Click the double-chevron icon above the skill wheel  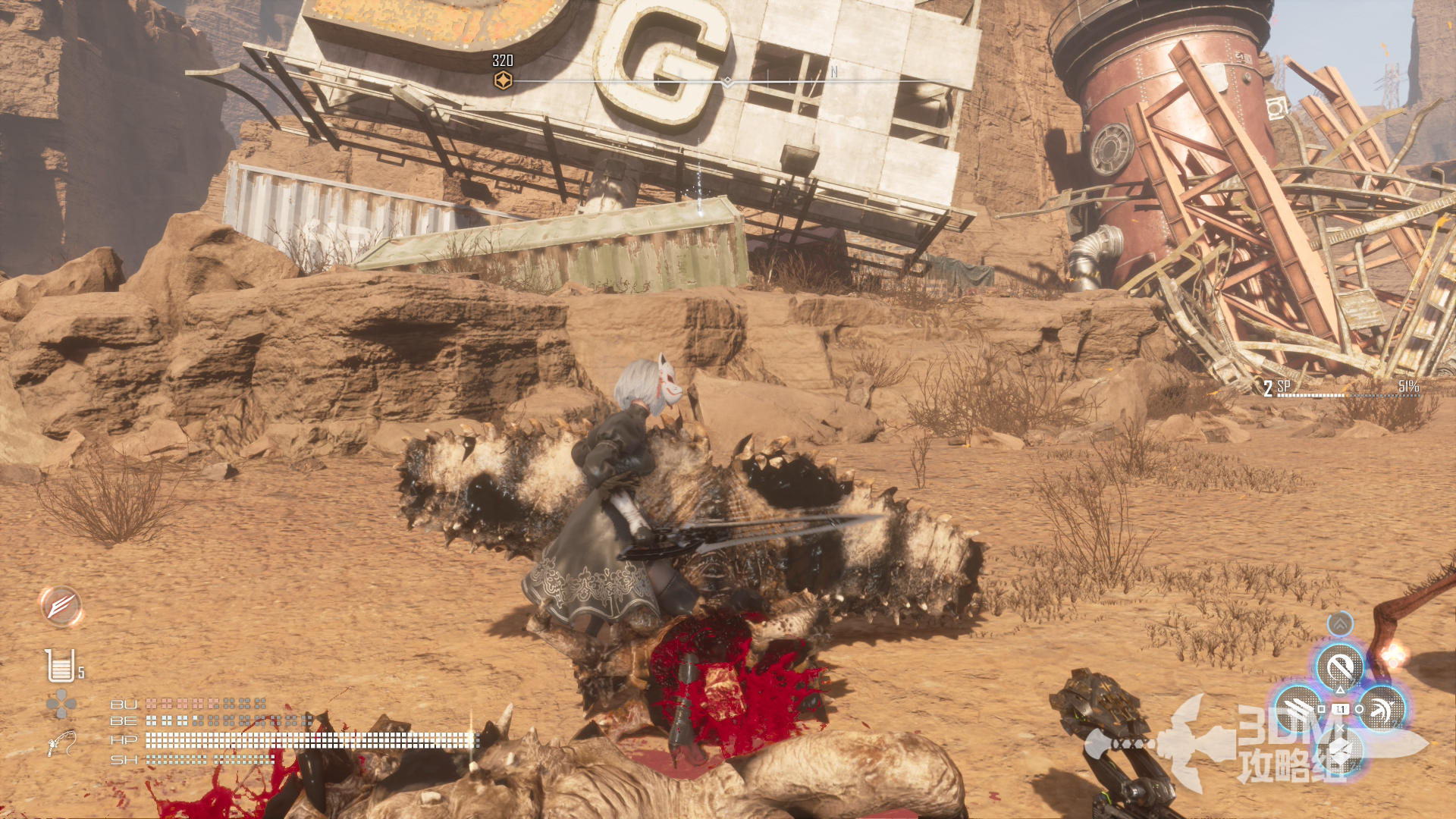tap(1340, 624)
